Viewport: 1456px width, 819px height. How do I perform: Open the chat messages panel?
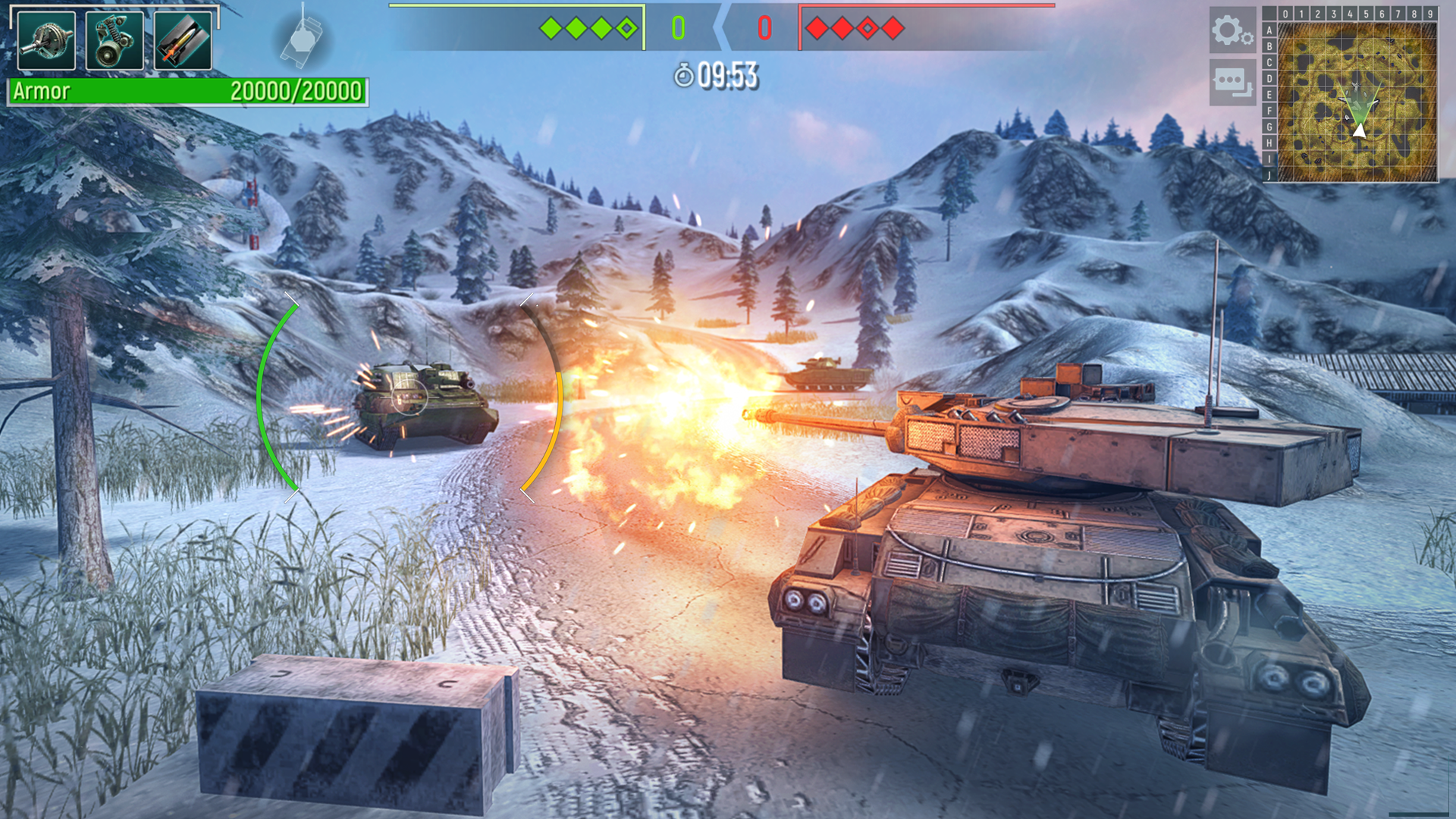1232,82
